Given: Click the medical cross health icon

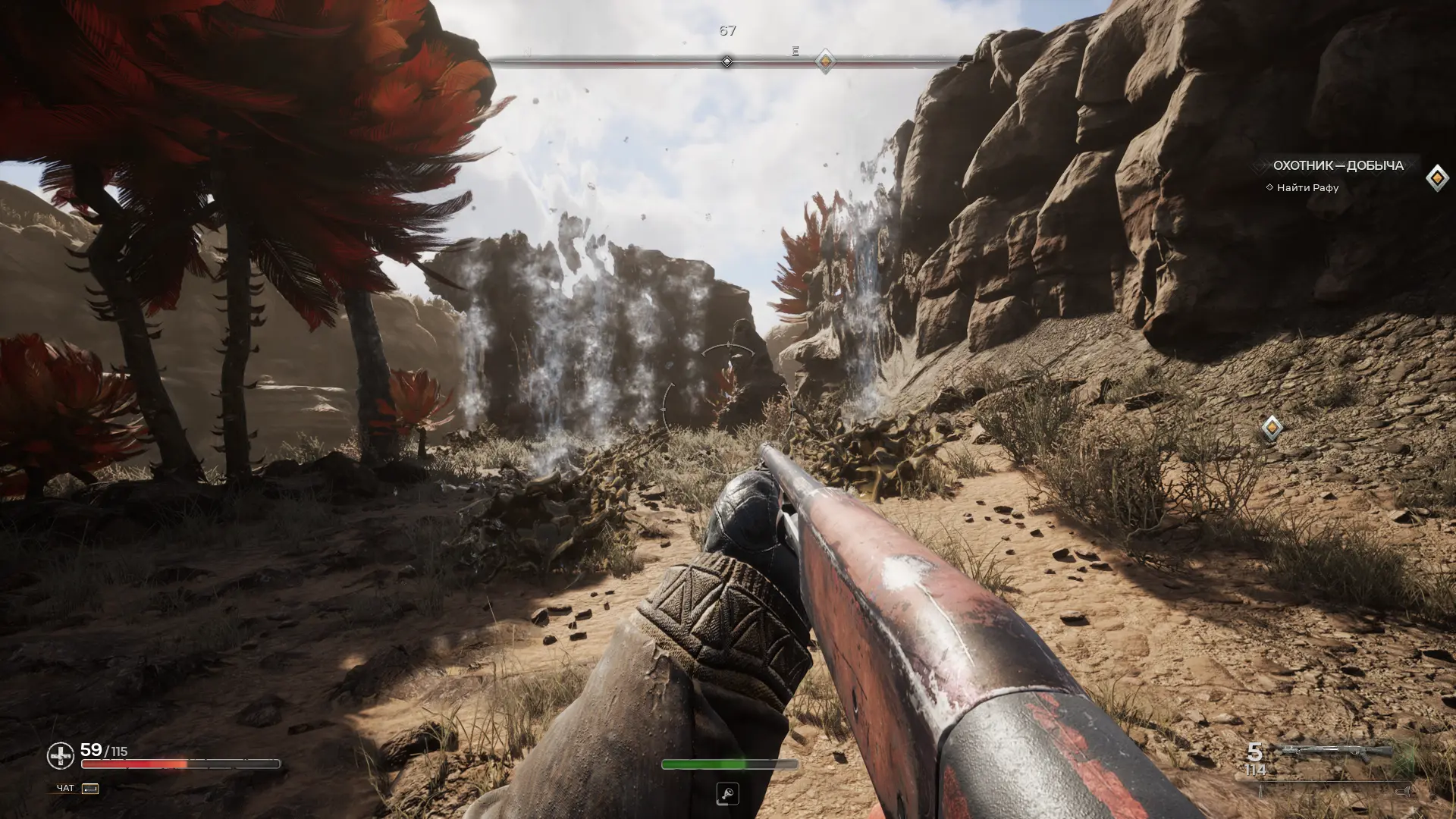Looking at the screenshot, I should 61,755.
